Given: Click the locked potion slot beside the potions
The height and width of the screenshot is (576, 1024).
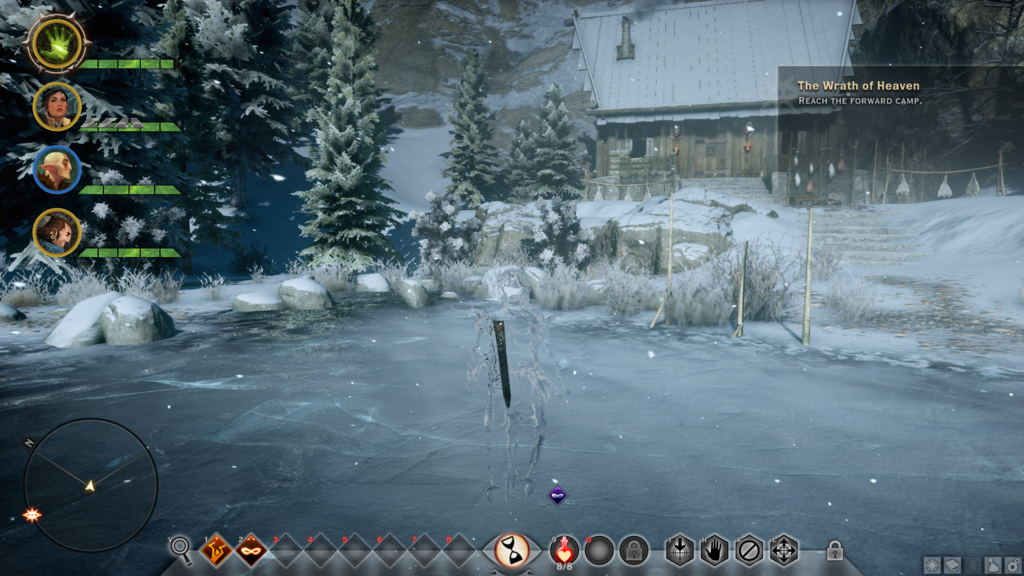Looking at the screenshot, I should tap(633, 550).
